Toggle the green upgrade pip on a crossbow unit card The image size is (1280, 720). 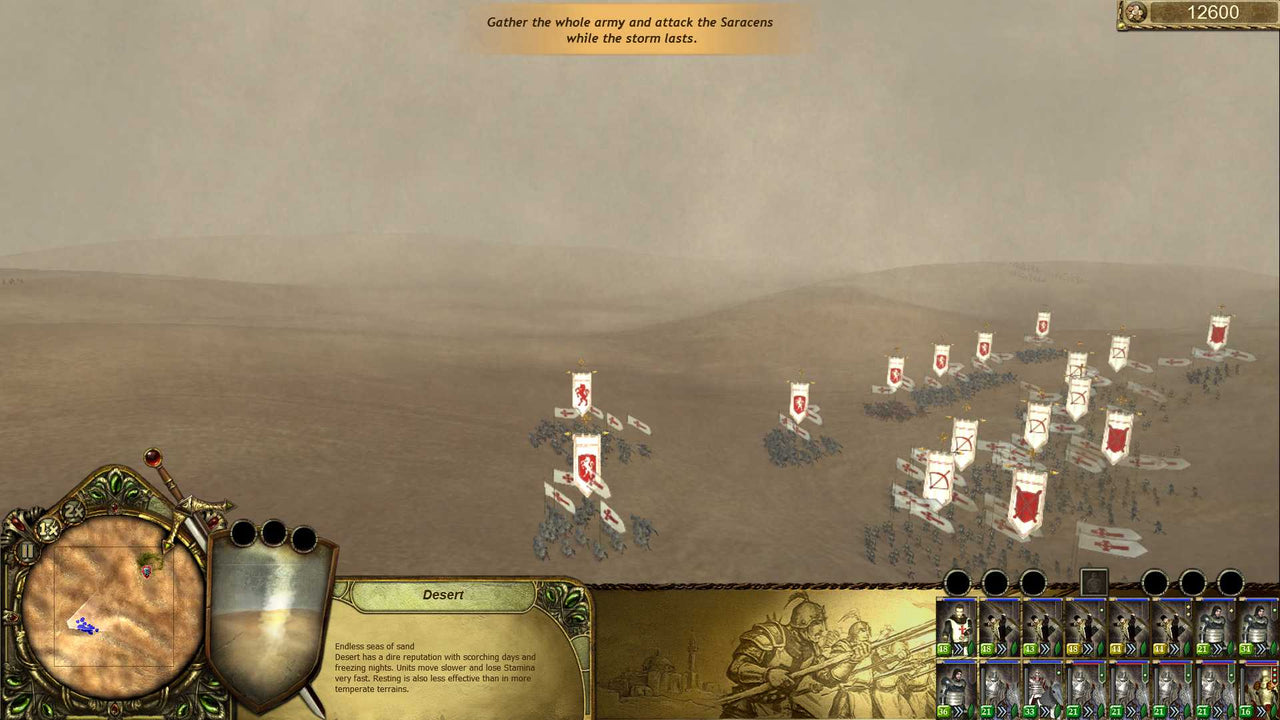pyautogui.click(x=1101, y=610)
